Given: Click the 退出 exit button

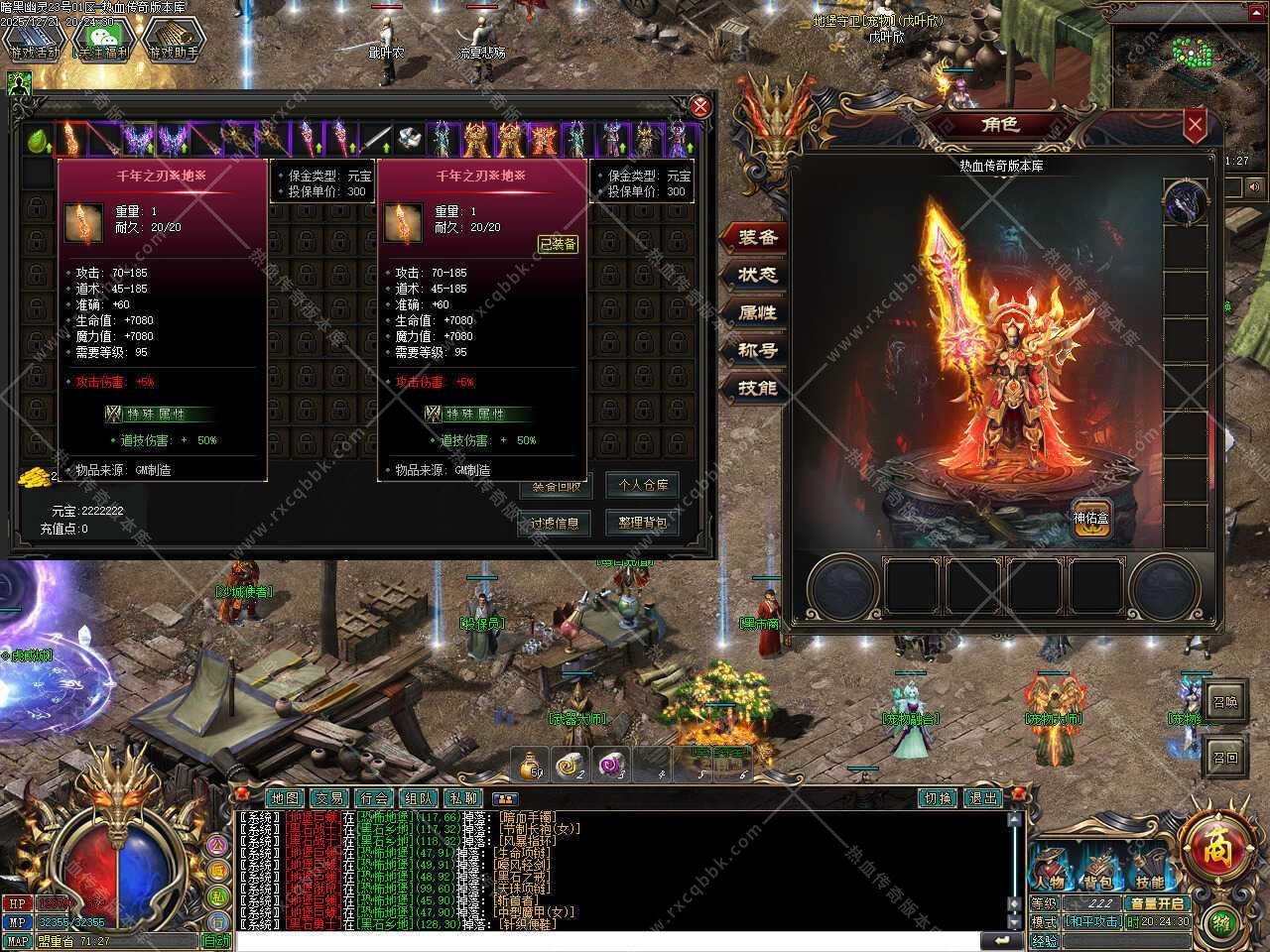Looking at the screenshot, I should [x=983, y=798].
